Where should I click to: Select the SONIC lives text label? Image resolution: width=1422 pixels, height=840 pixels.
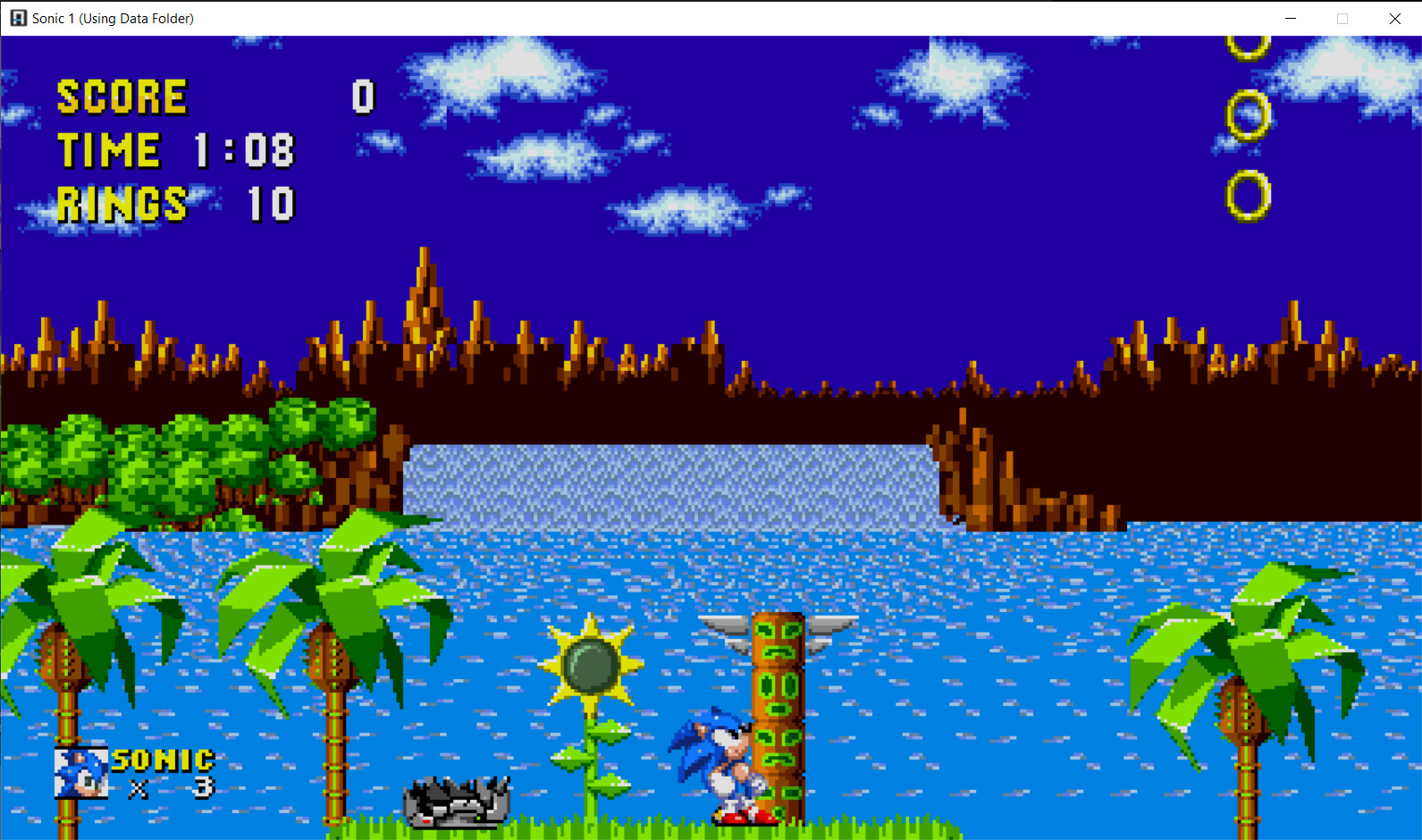164,760
